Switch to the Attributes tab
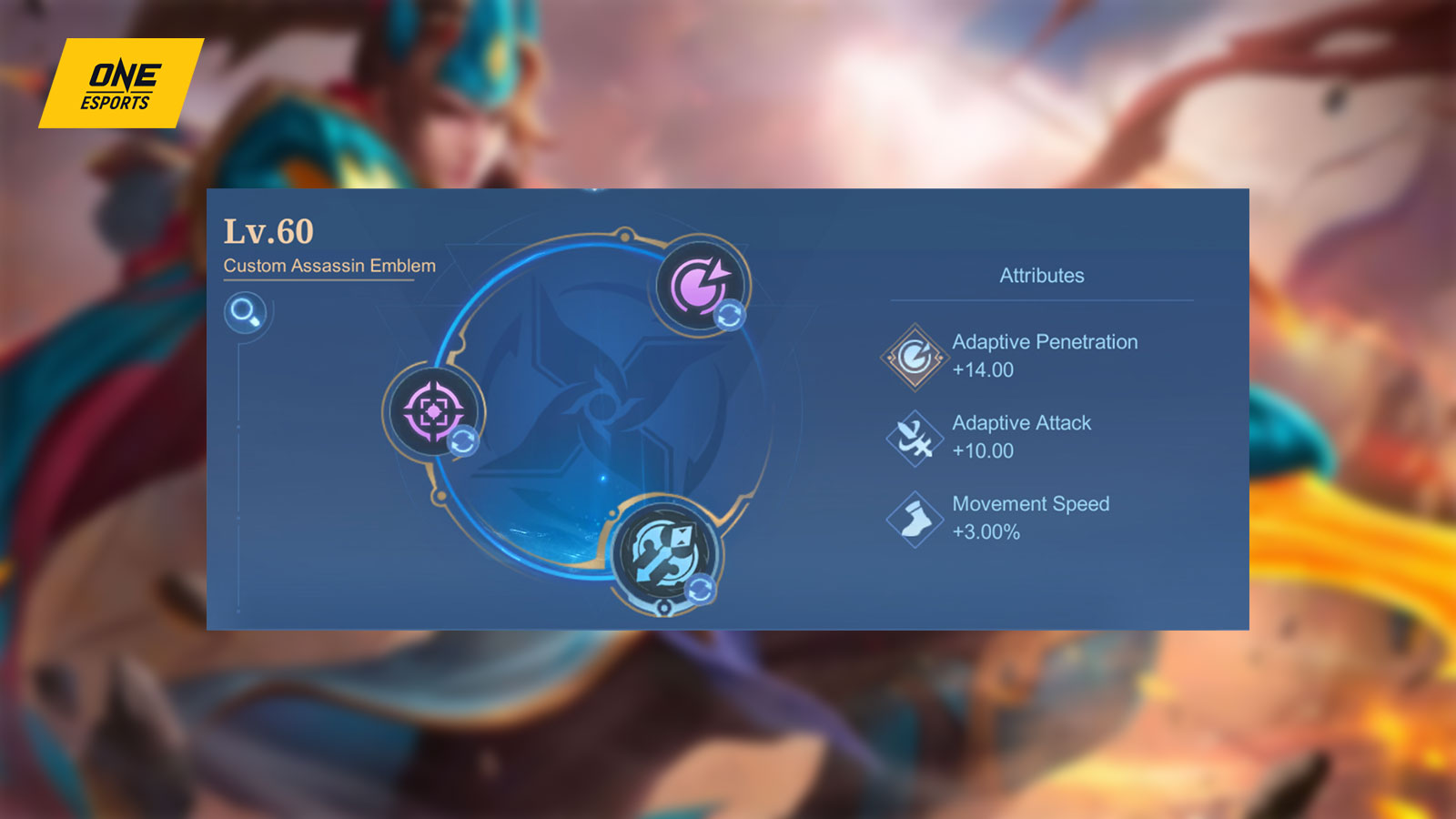The image size is (1456, 819). tap(1042, 275)
